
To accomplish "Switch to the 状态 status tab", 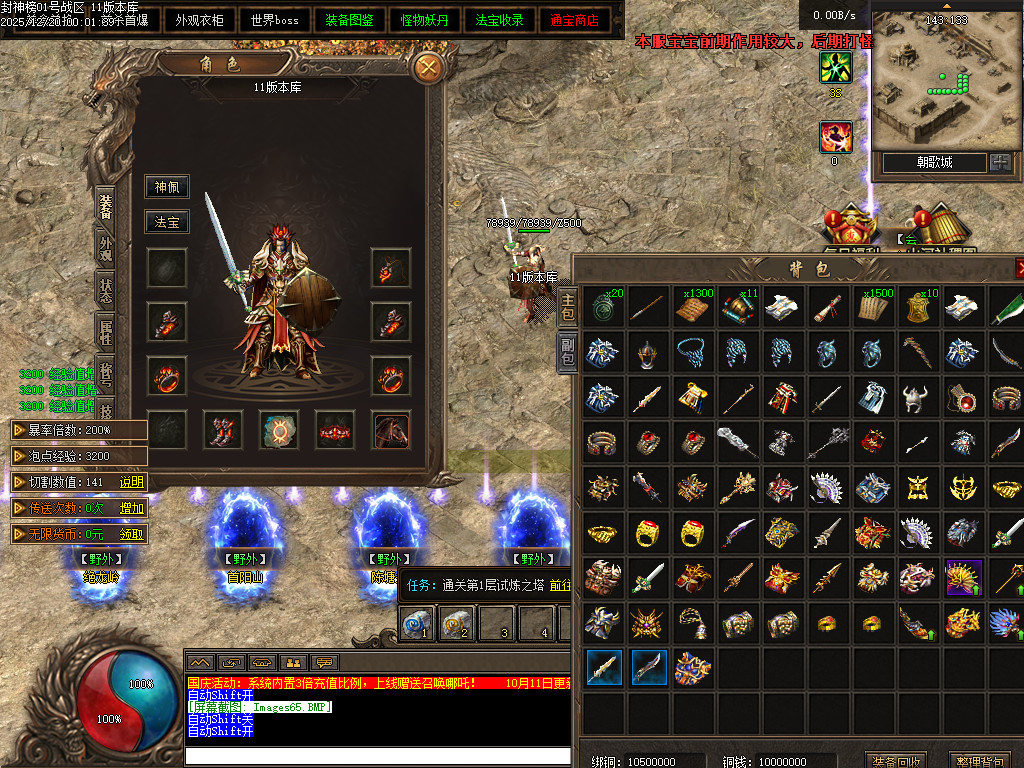I will coord(106,291).
